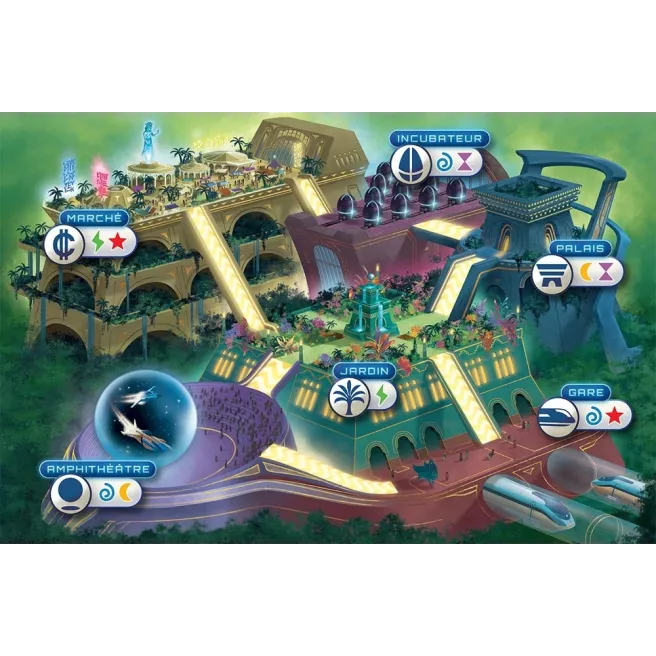Screen dimensions: 656x656
Task: Select the Marché location marker
Action: [x=62, y=243]
